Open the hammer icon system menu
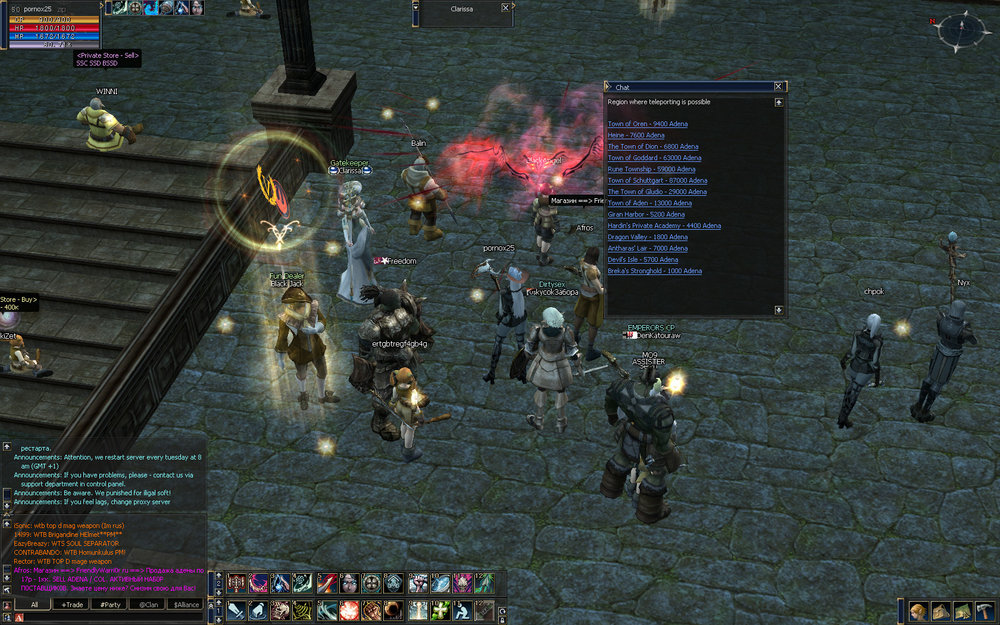 point(986,611)
